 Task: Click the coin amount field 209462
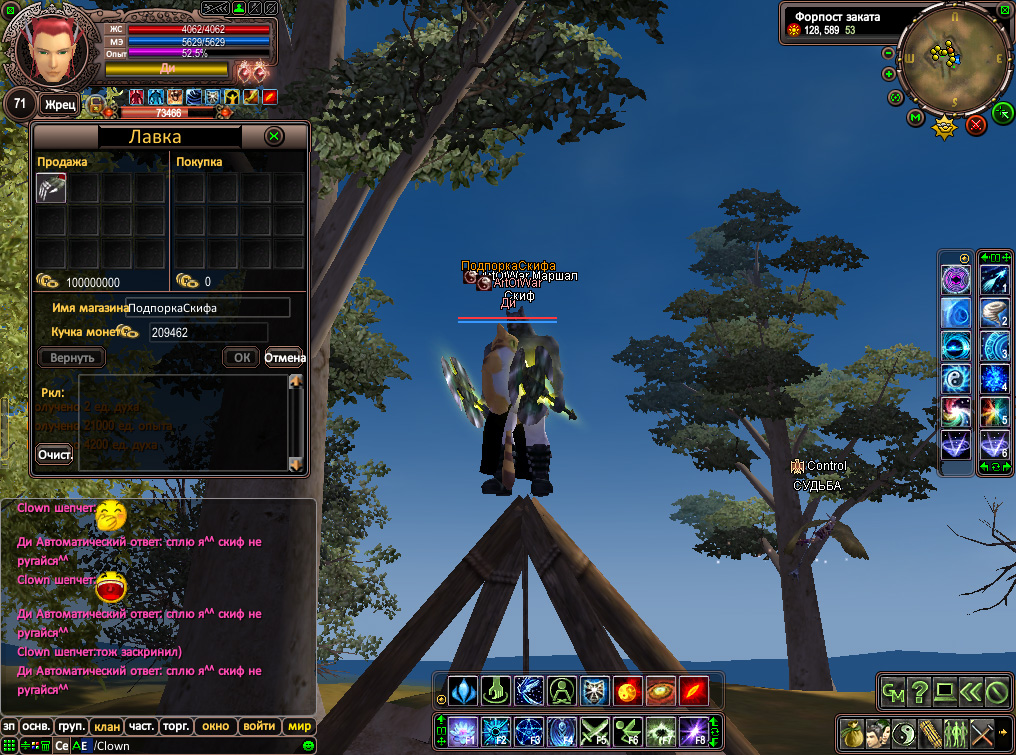[208, 332]
